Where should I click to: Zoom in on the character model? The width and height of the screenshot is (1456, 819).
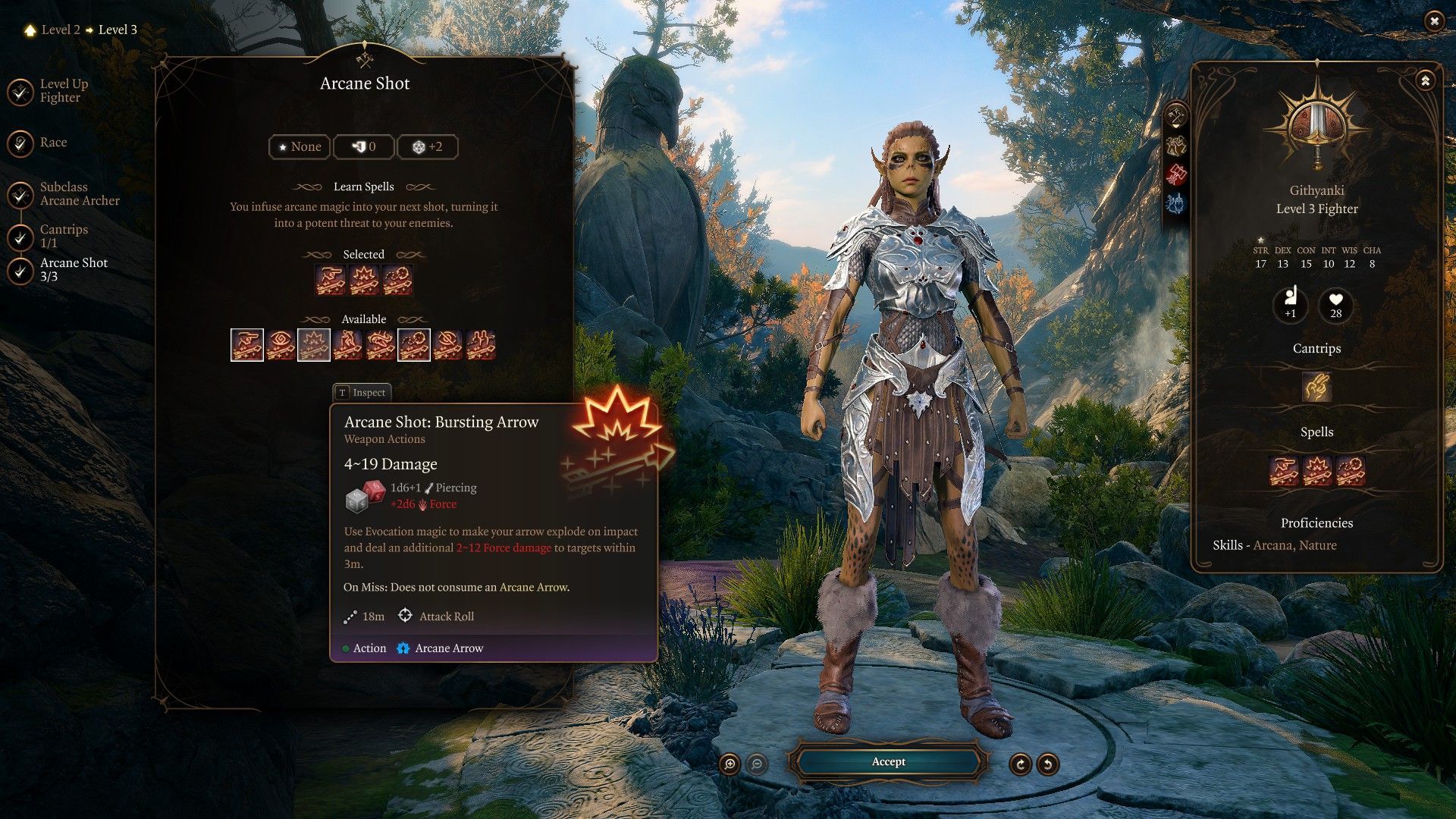[x=730, y=764]
